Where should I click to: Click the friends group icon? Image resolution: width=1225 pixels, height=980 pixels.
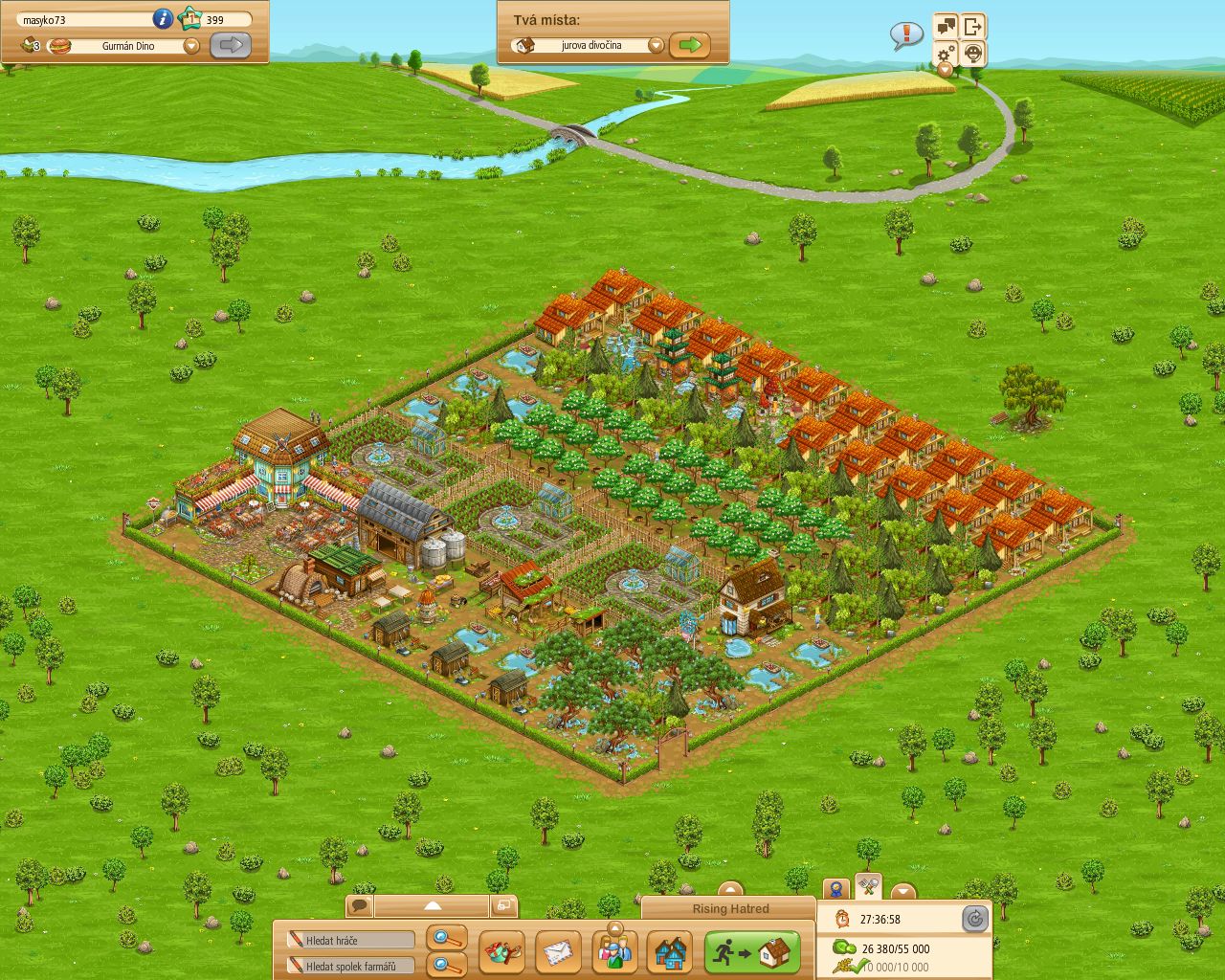click(615, 952)
